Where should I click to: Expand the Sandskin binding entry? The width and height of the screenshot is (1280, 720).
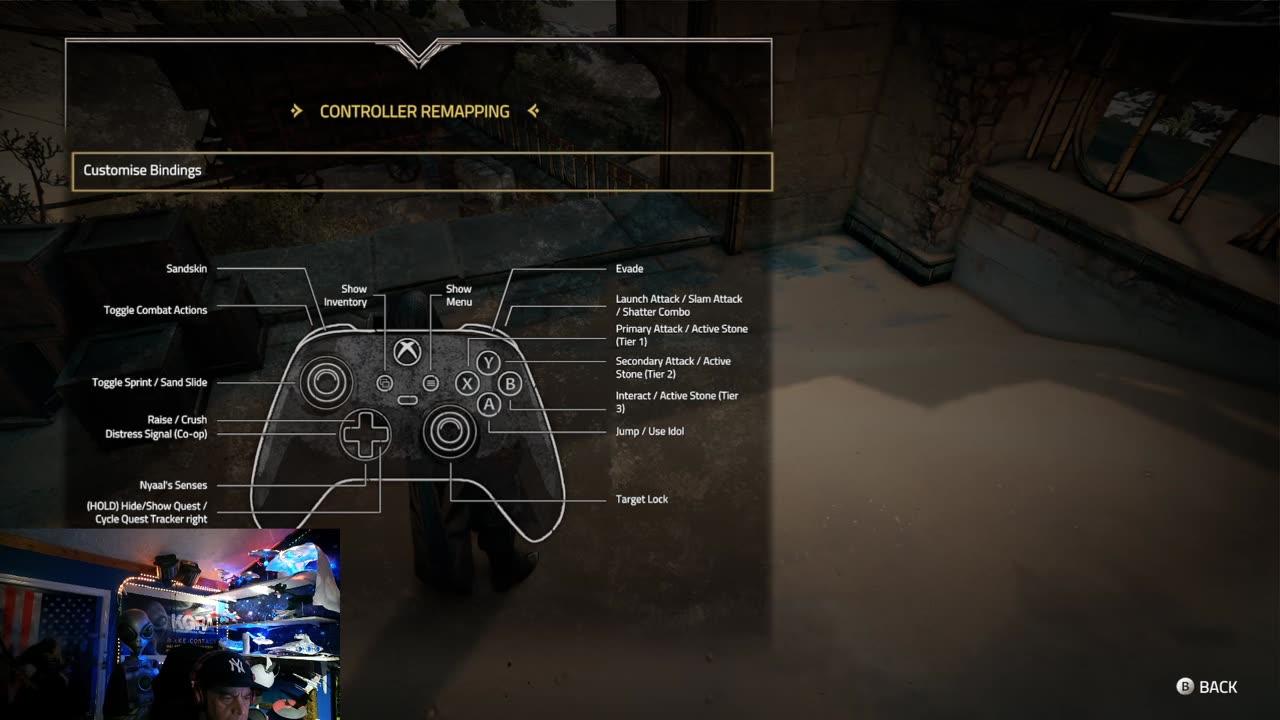coord(185,268)
